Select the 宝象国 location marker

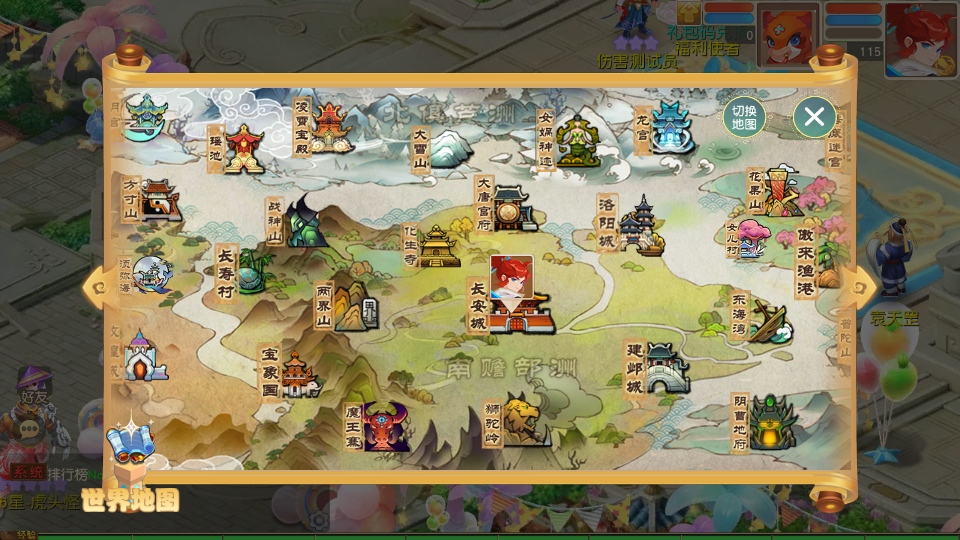(x=298, y=374)
